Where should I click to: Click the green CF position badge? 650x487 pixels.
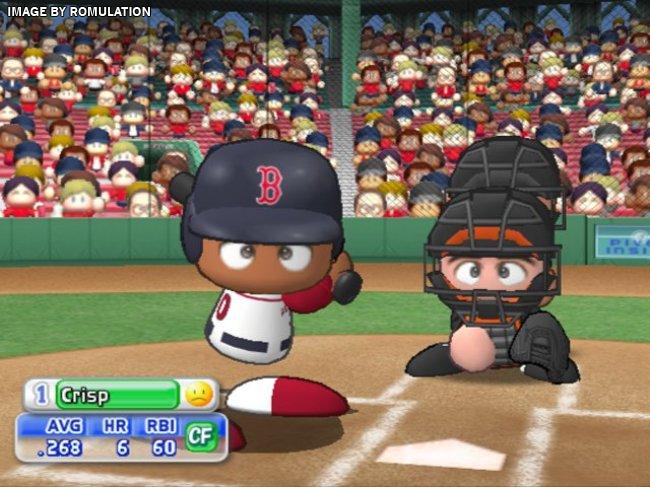pyautogui.click(x=202, y=436)
